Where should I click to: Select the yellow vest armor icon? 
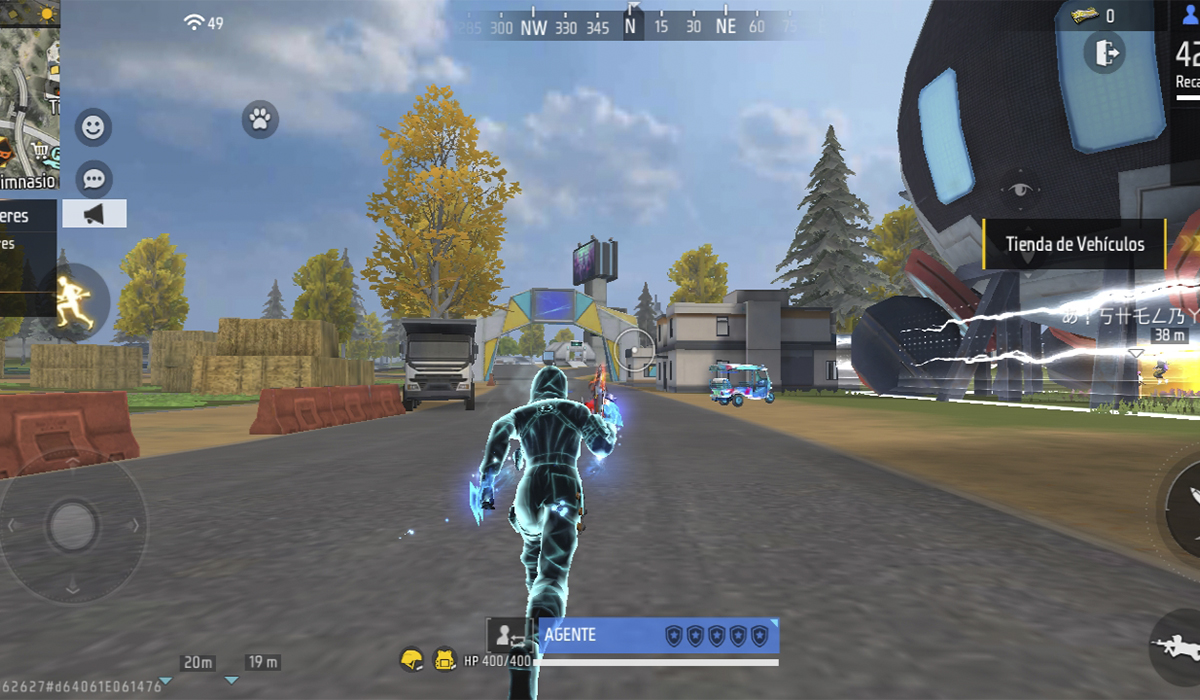445,659
